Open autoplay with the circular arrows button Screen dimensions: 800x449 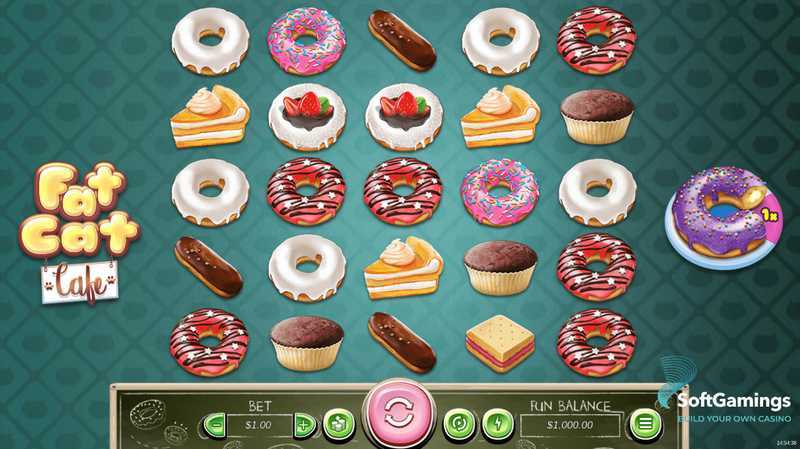click(x=457, y=423)
